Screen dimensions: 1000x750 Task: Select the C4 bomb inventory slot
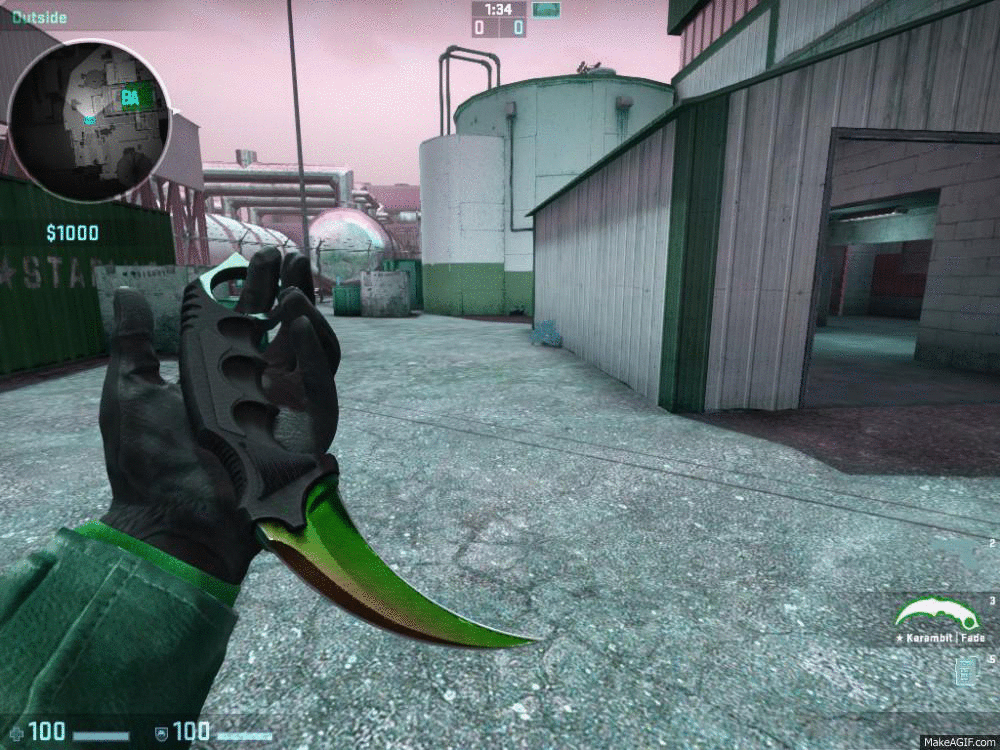coord(966,671)
